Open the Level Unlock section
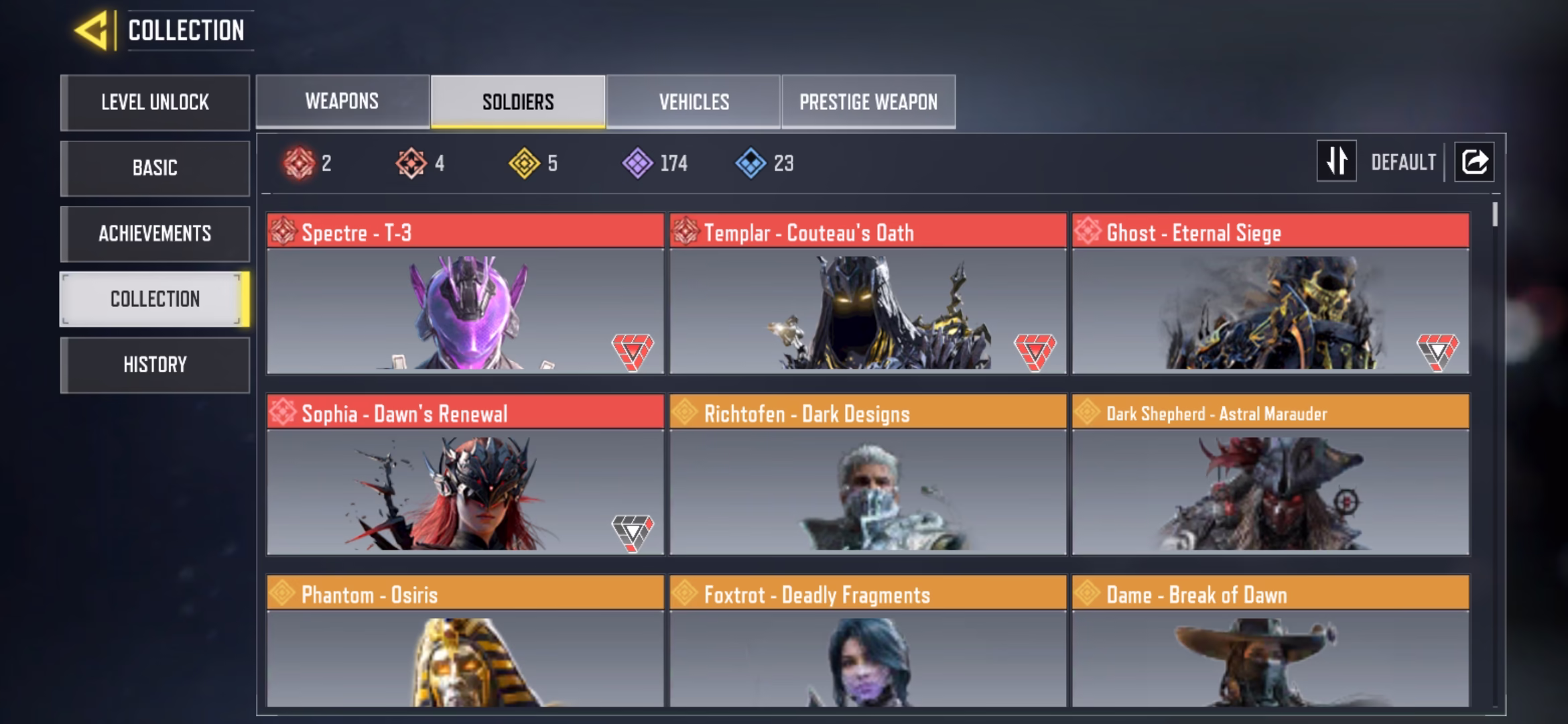The image size is (1568, 724). (155, 103)
